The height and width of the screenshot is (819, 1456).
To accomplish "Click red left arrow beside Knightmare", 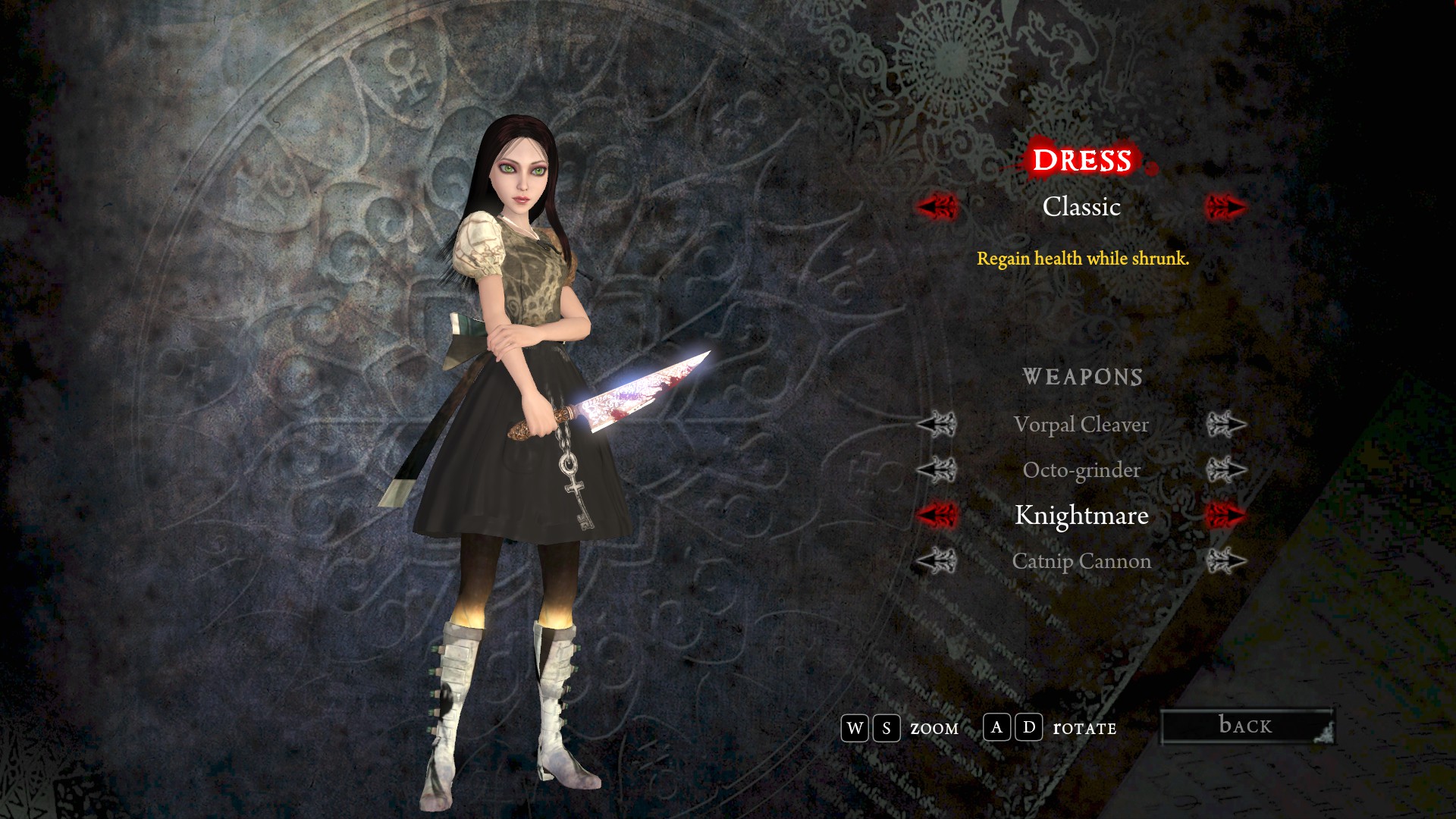I will [x=937, y=516].
